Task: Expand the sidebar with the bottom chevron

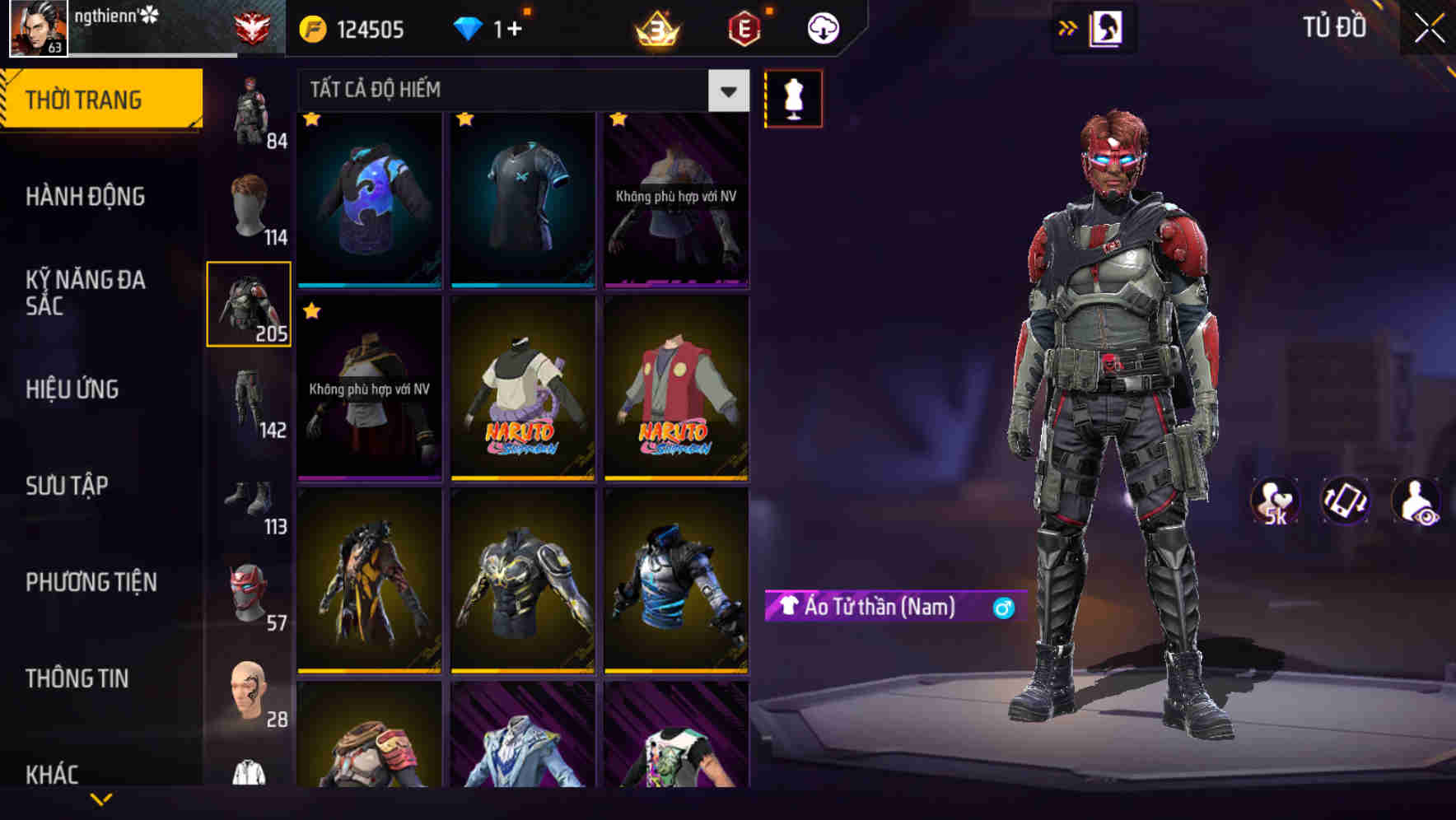Action: (100, 797)
